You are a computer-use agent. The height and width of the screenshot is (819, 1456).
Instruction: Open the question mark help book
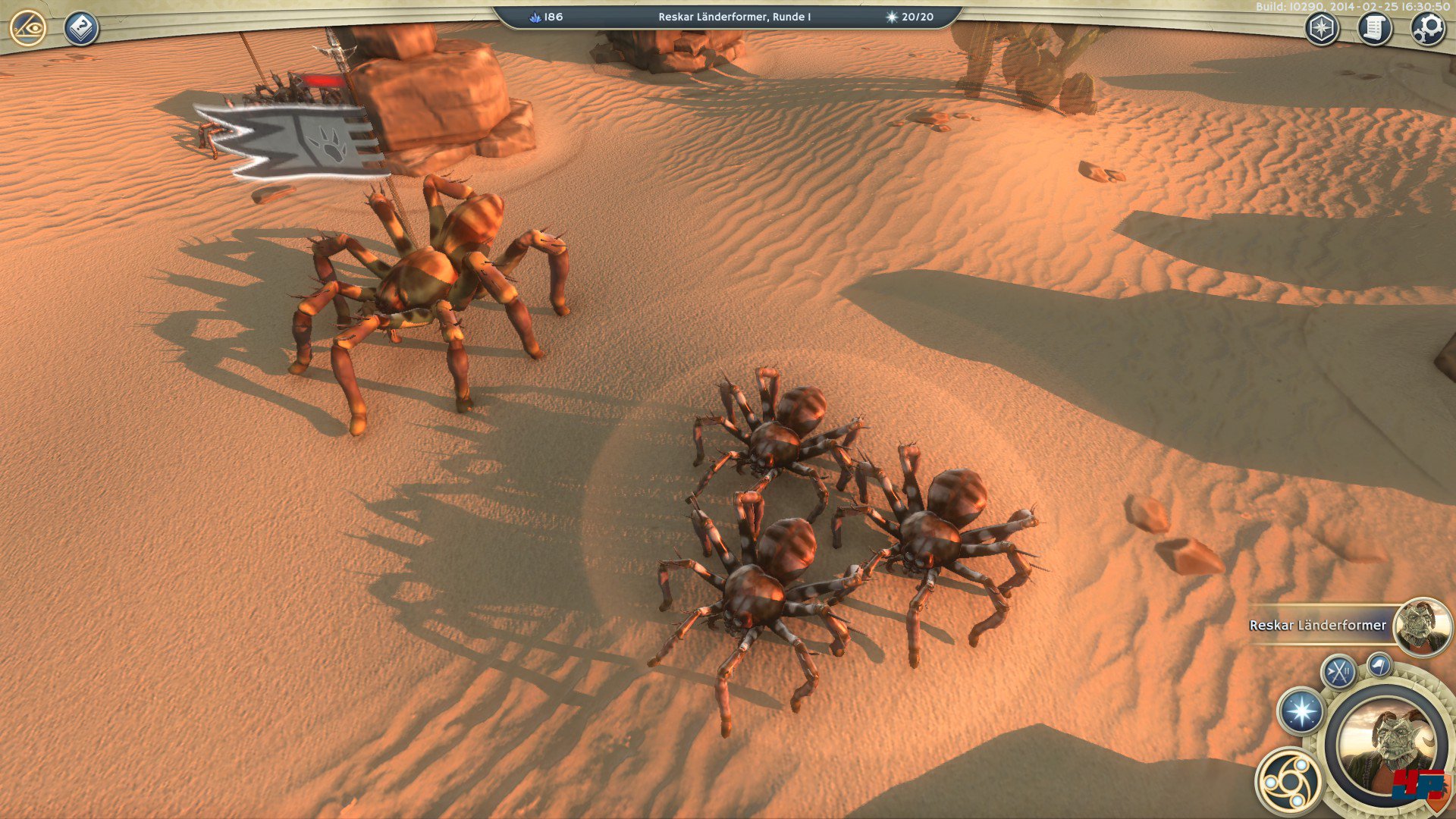point(80,29)
